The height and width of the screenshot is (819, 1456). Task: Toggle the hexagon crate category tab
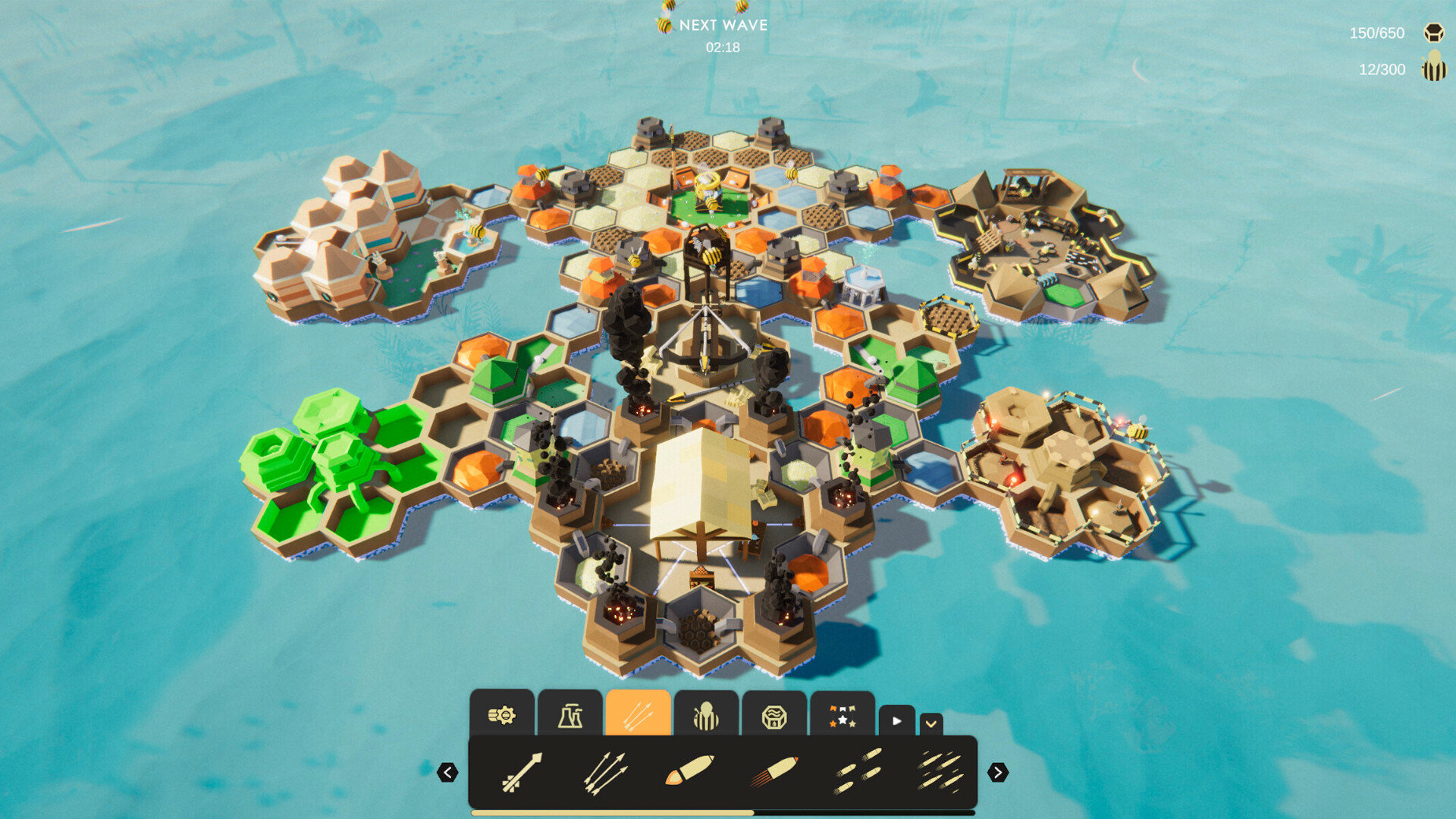pyautogui.click(x=774, y=714)
